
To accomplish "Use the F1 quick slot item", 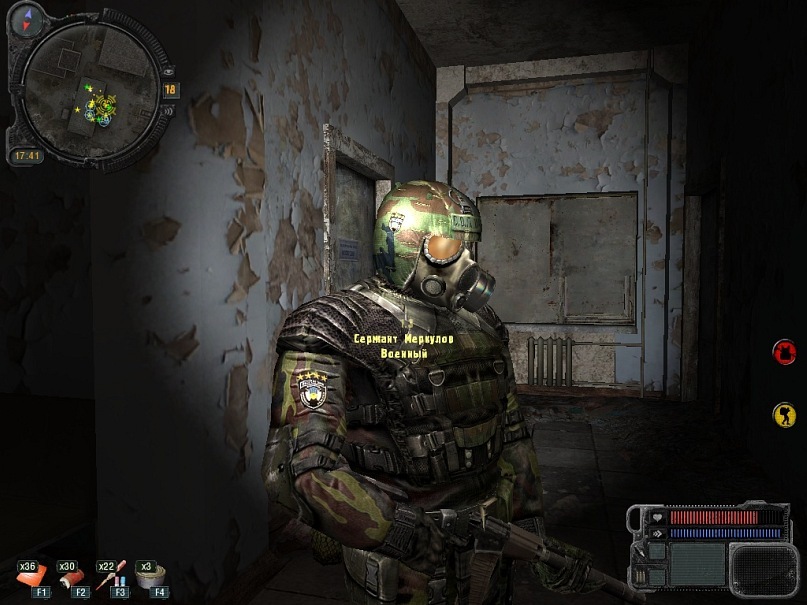I will [x=31, y=577].
